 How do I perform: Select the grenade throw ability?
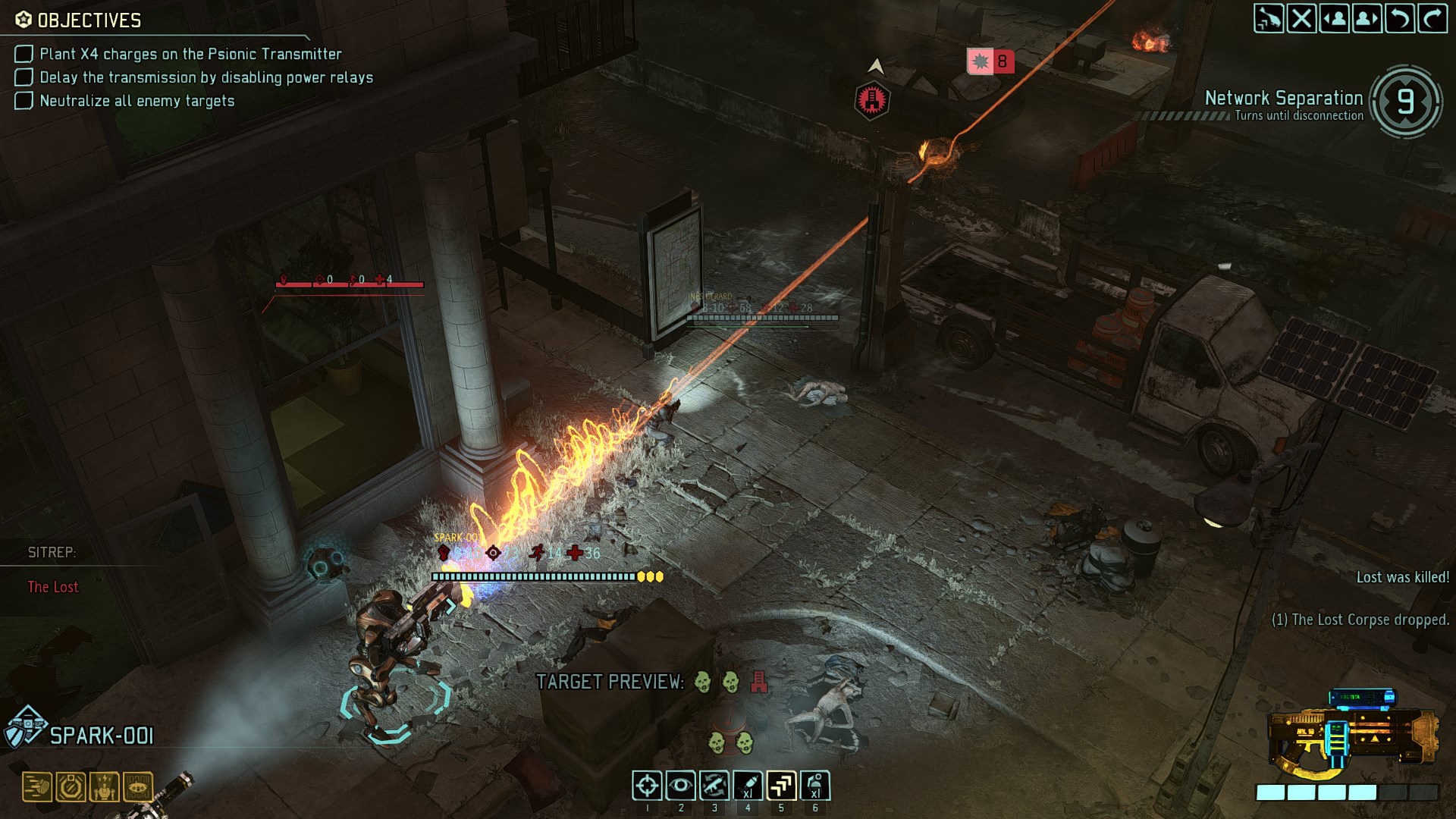[815, 786]
